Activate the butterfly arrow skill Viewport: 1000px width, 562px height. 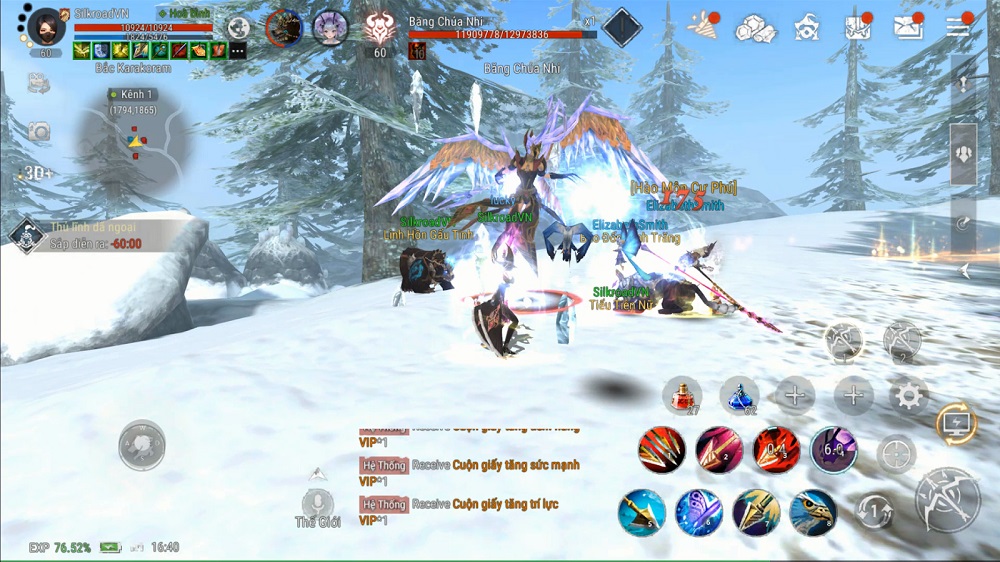(699, 513)
